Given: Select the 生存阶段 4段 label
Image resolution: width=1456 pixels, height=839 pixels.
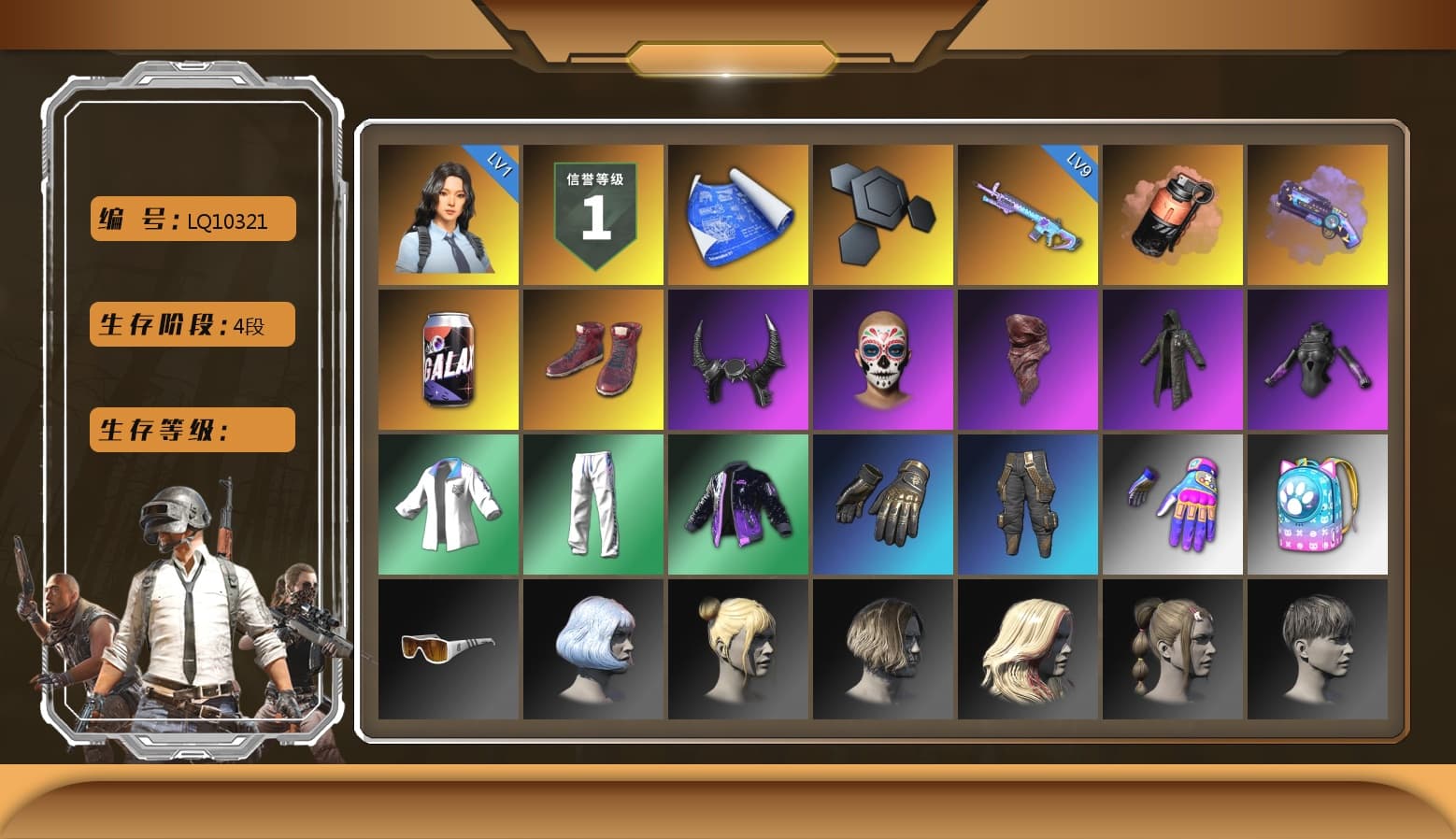Looking at the screenshot, I should click(191, 324).
